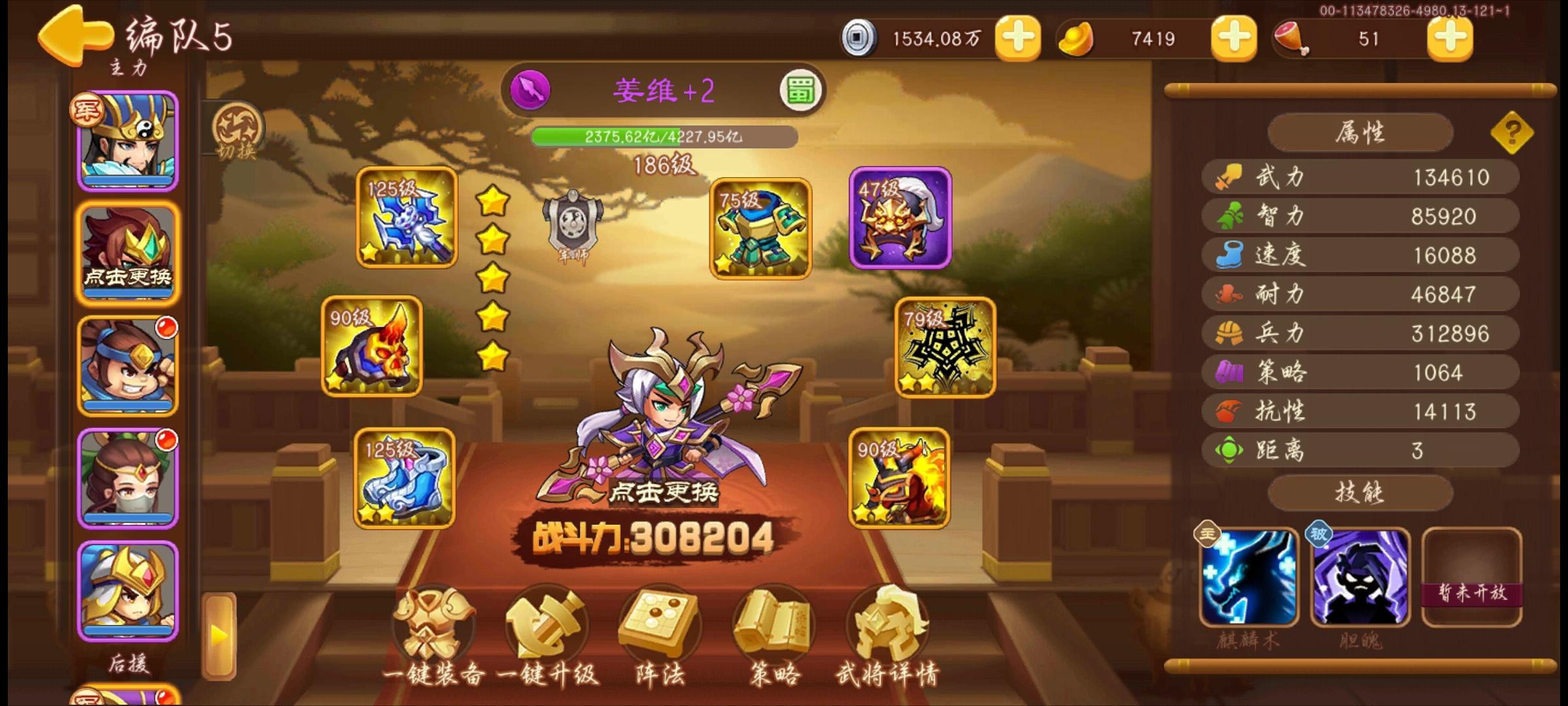Tap the purple weapon attack emblem
1568x706 pixels.
[531, 90]
